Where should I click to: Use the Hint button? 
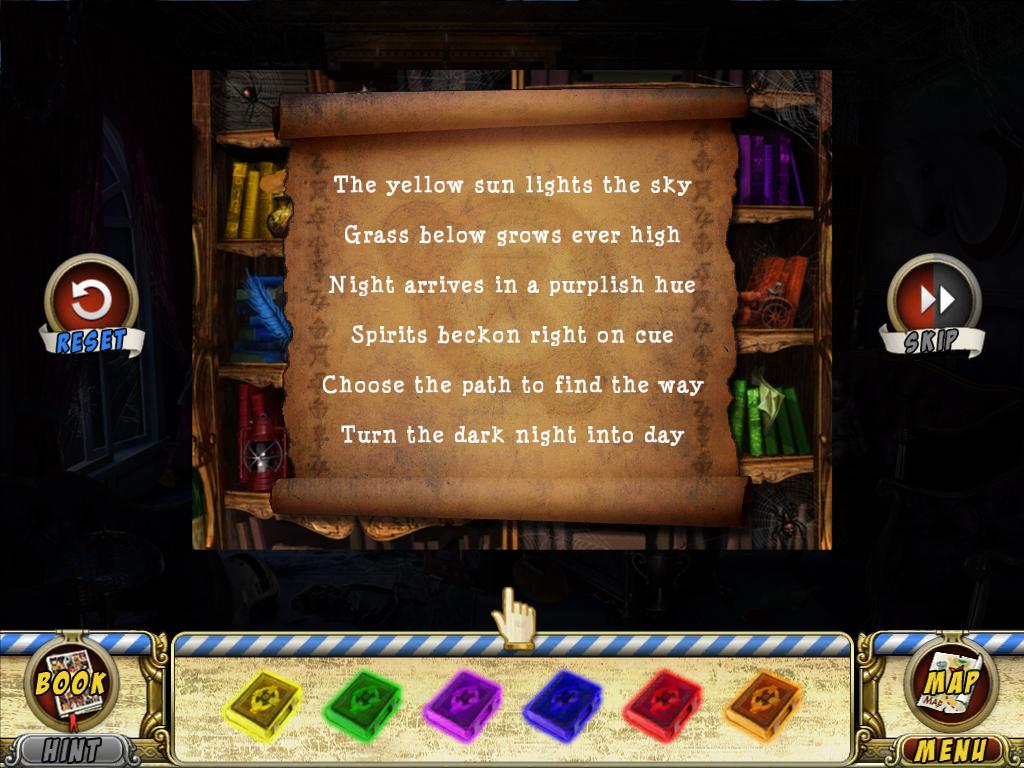[x=72, y=749]
